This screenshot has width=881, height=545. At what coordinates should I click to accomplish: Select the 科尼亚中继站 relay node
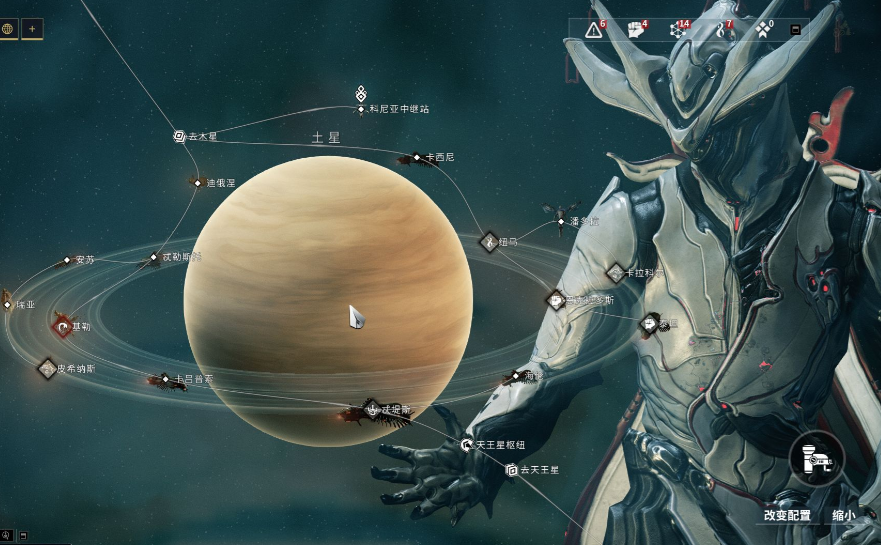click(361, 109)
